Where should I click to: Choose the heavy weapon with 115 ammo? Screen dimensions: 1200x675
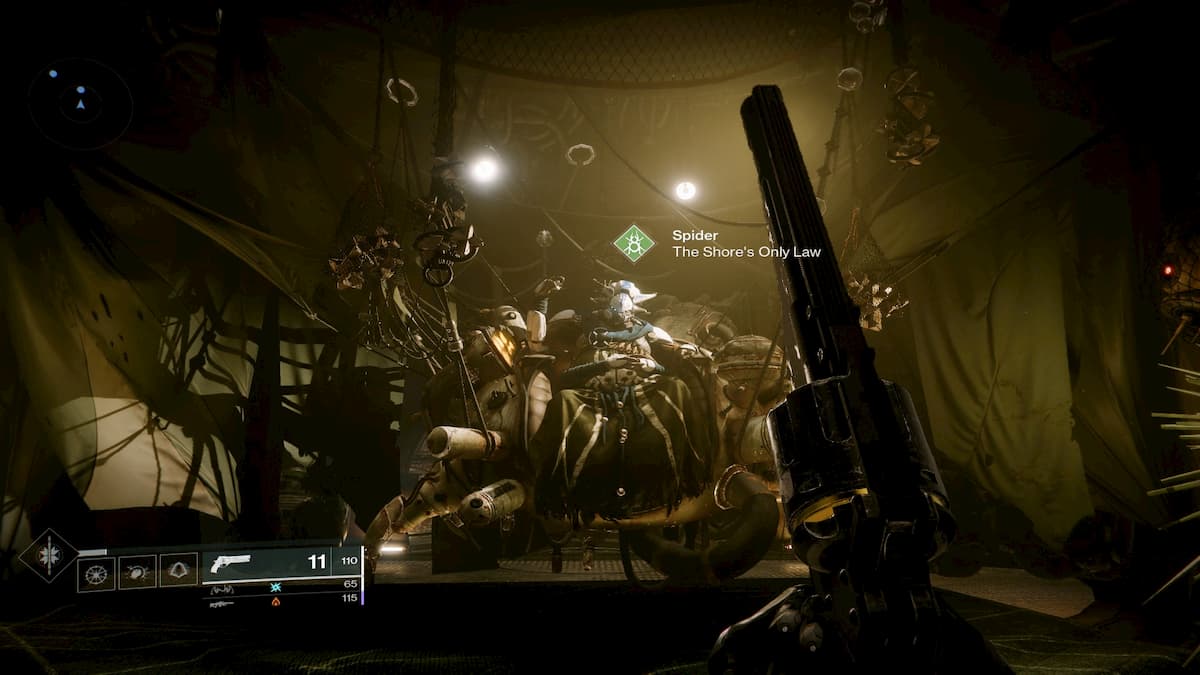coord(222,604)
